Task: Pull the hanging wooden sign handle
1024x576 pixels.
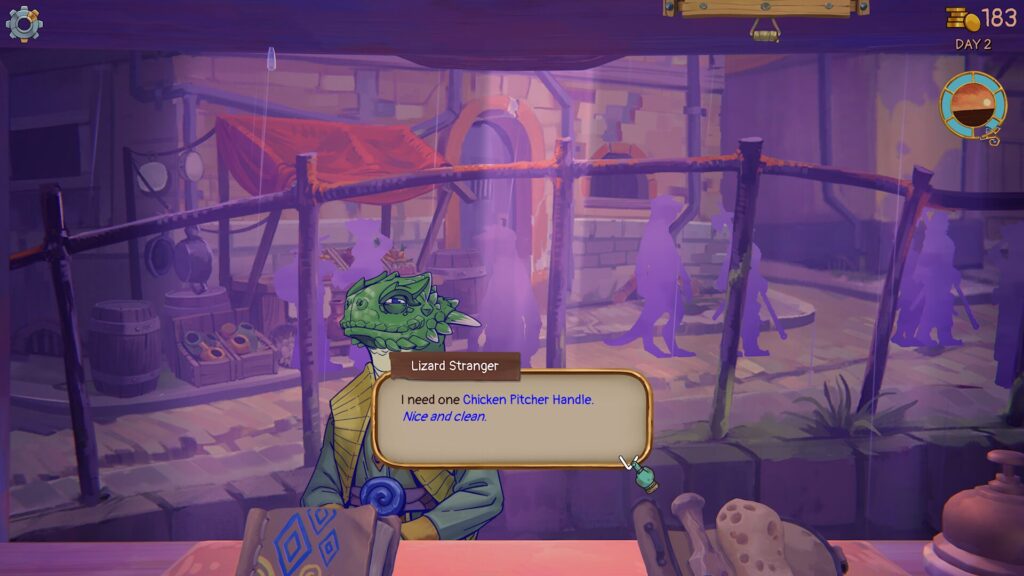Action: click(766, 31)
